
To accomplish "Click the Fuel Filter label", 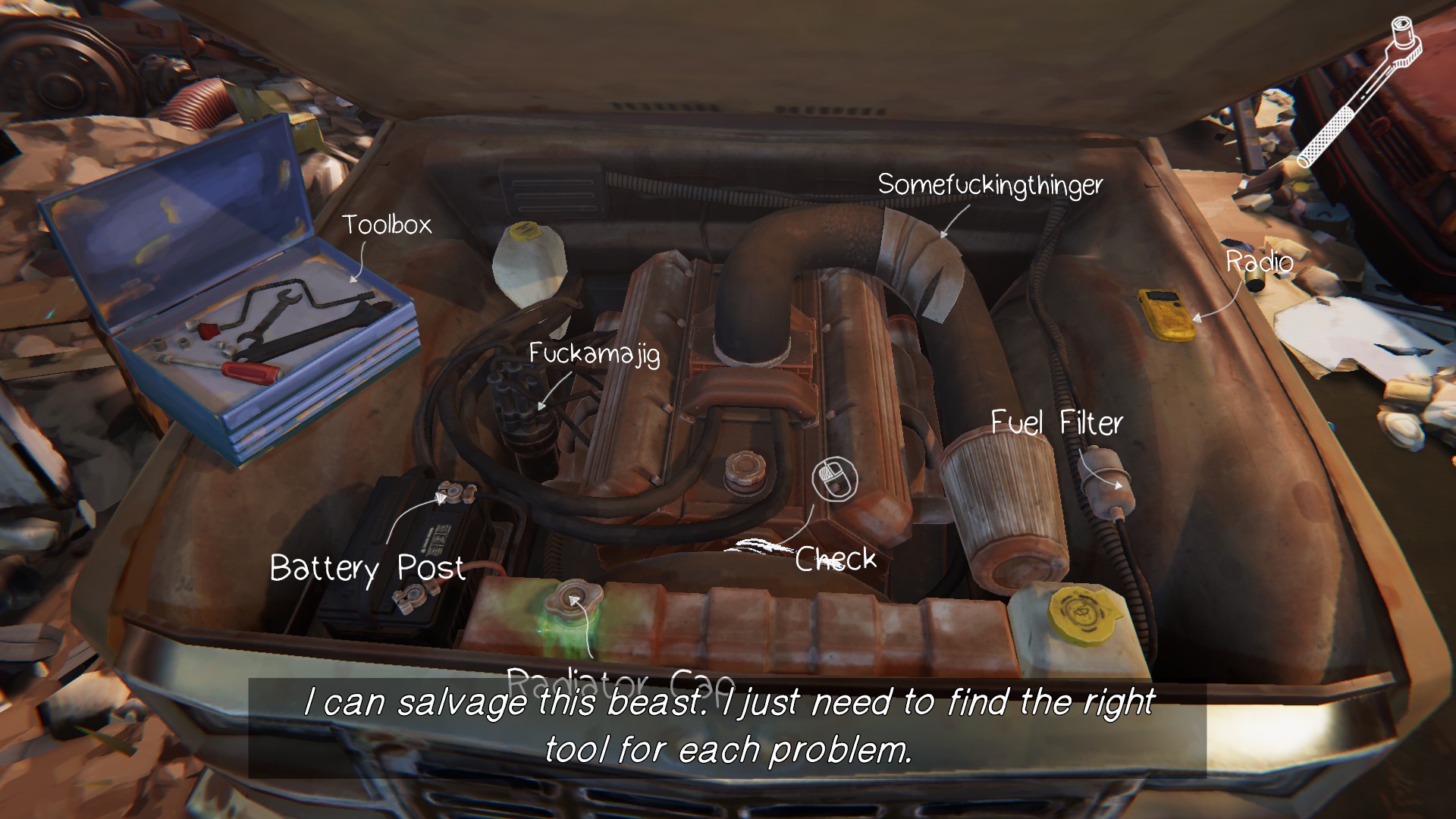I will point(1056,423).
